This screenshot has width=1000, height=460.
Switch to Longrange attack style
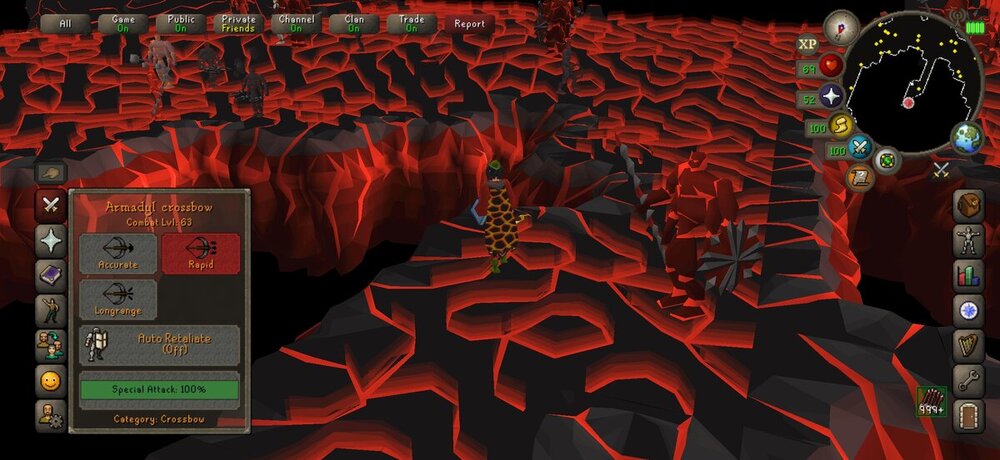(x=118, y=299)
